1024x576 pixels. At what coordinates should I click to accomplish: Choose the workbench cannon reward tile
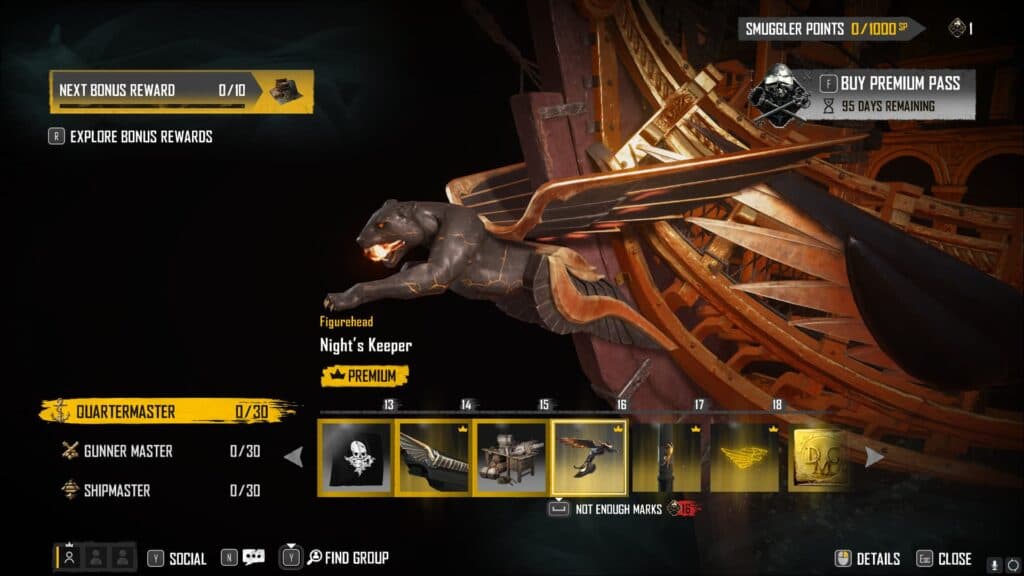pyautogui.click(x=511, y=456)
